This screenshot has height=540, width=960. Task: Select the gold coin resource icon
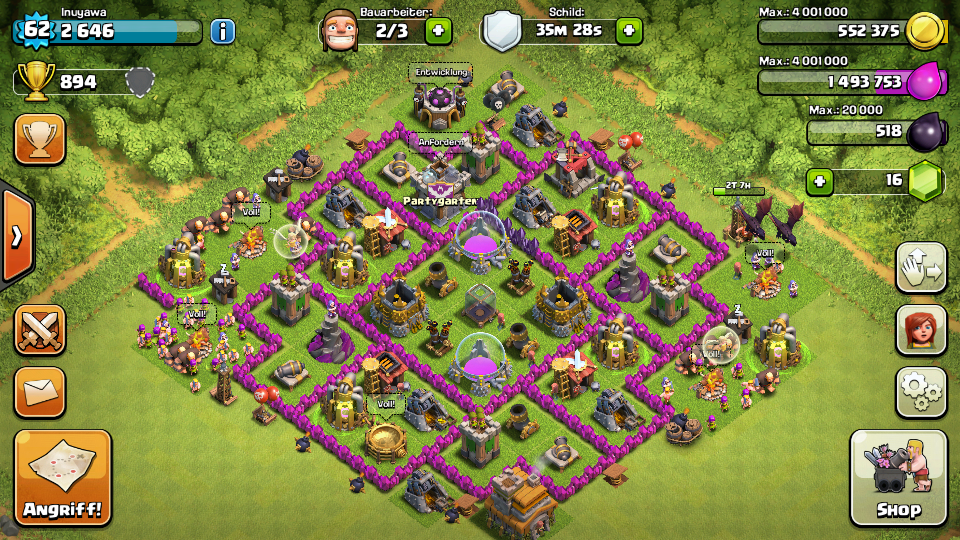925,31
